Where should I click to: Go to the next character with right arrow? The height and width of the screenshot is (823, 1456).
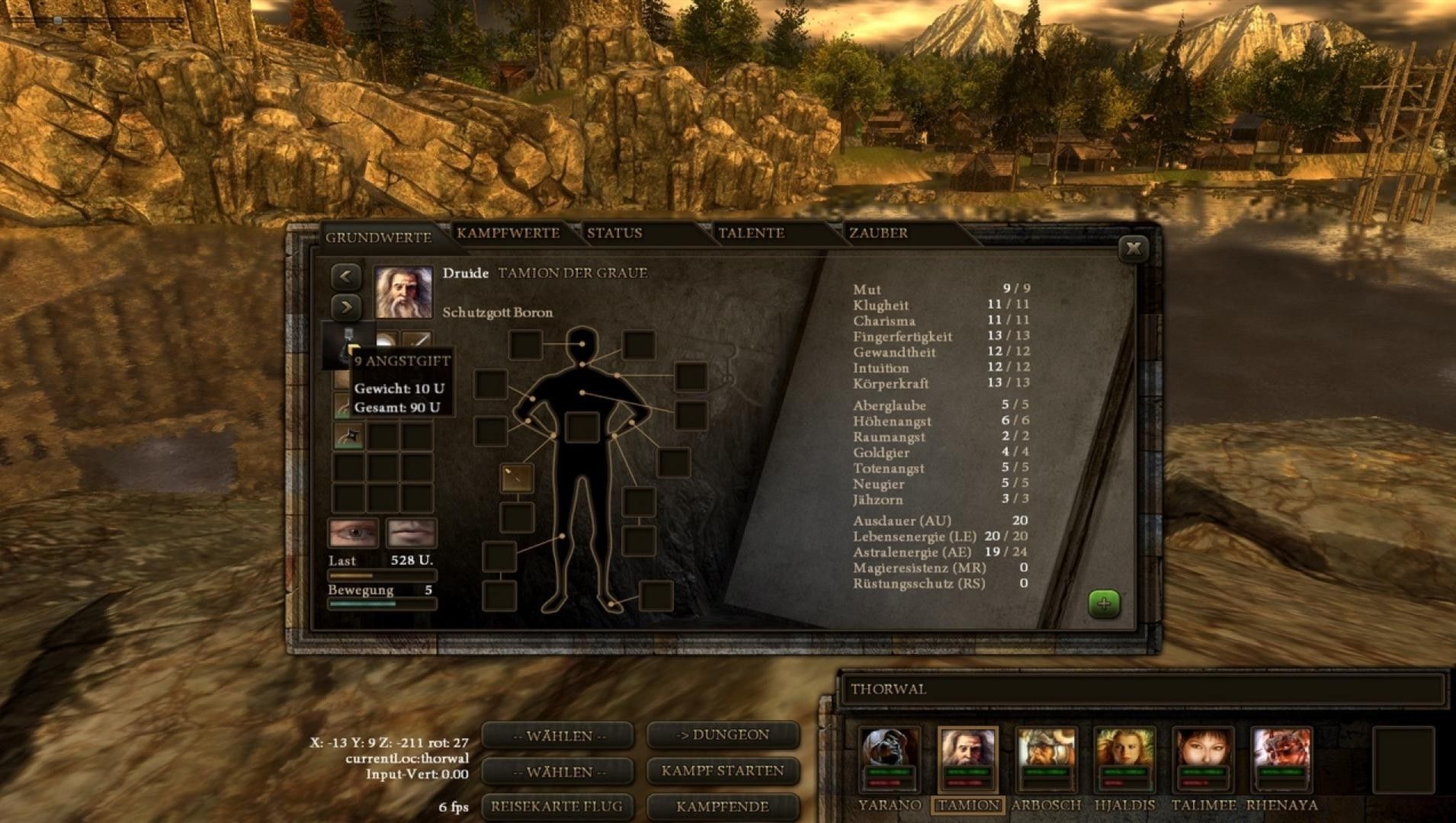tap(346, 307)
